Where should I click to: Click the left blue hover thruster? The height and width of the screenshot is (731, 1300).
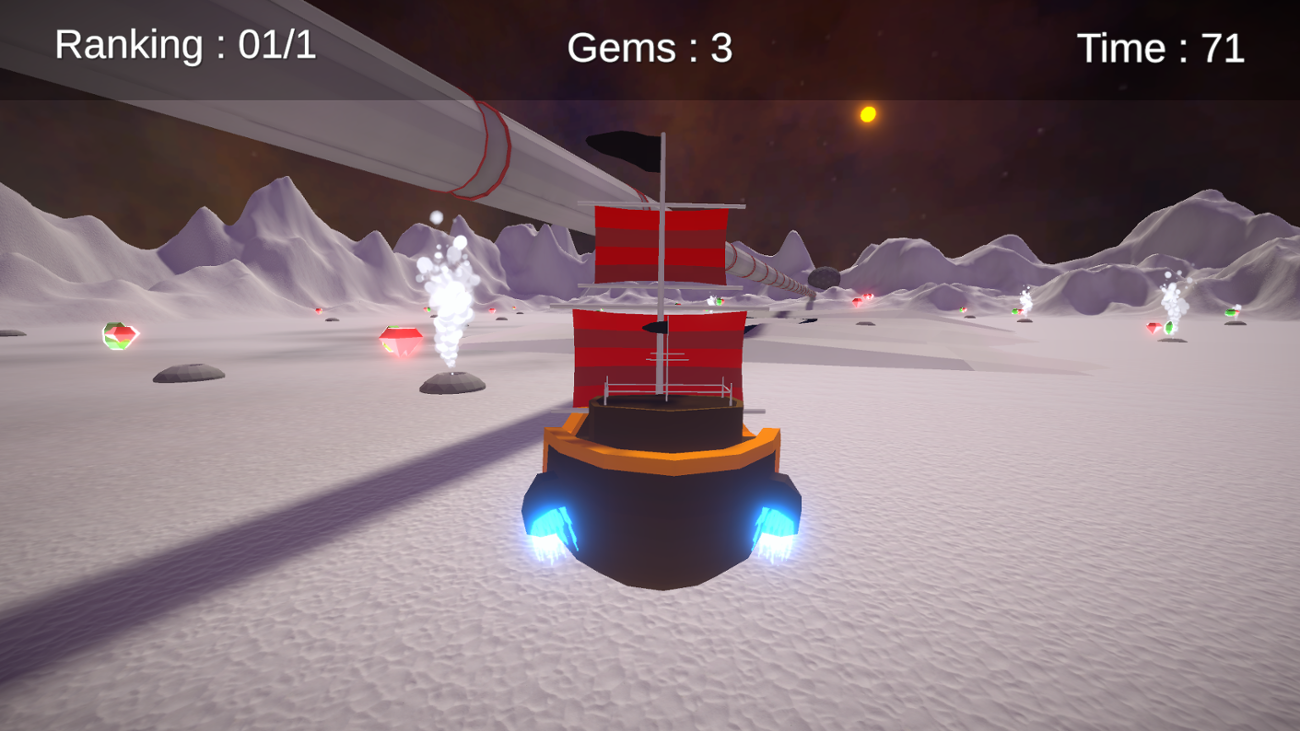[550, 525]
